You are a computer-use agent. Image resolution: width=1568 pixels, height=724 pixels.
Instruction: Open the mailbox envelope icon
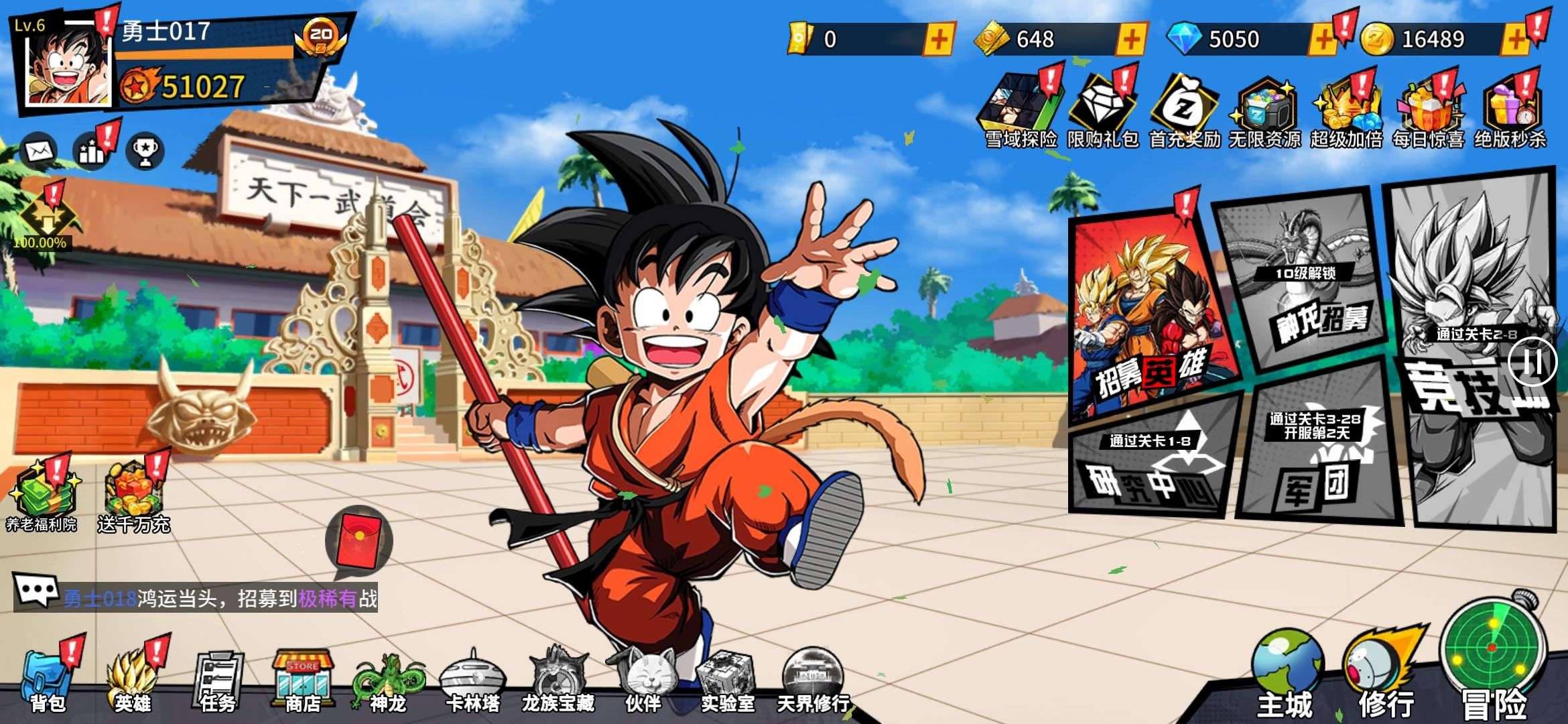[x=39, y=151]
